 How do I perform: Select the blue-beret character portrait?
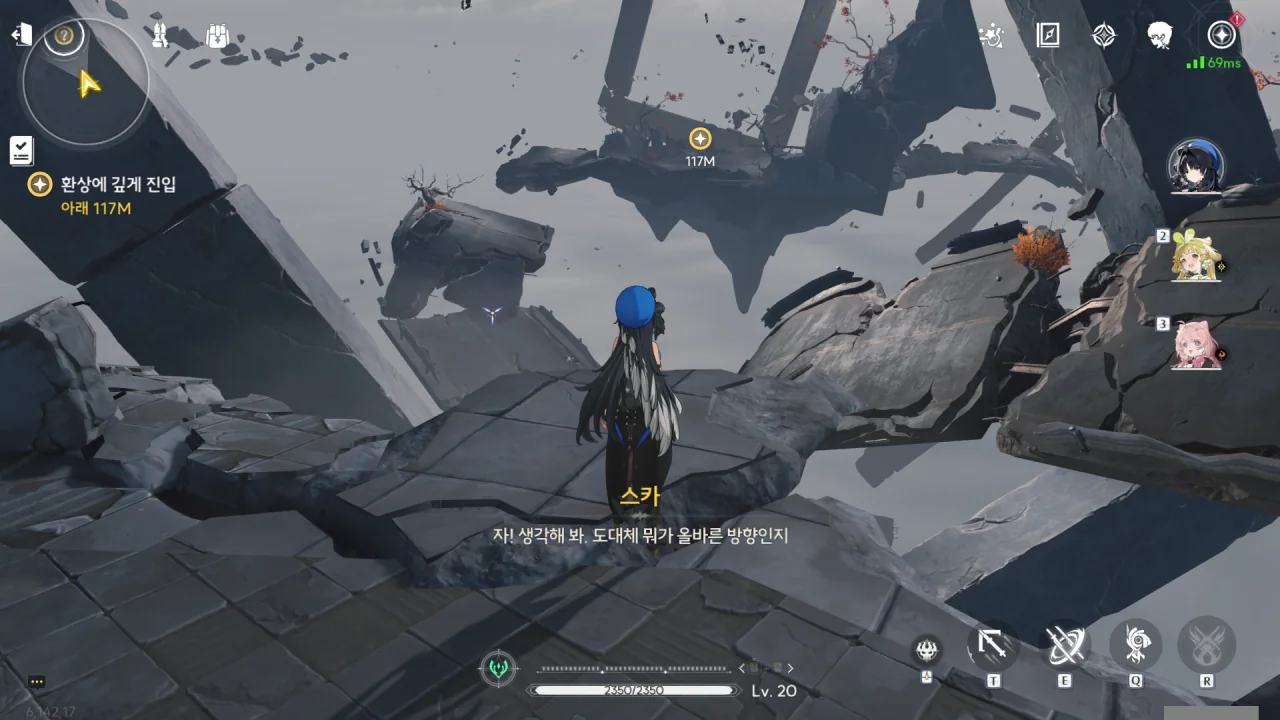click(1197, 166)
